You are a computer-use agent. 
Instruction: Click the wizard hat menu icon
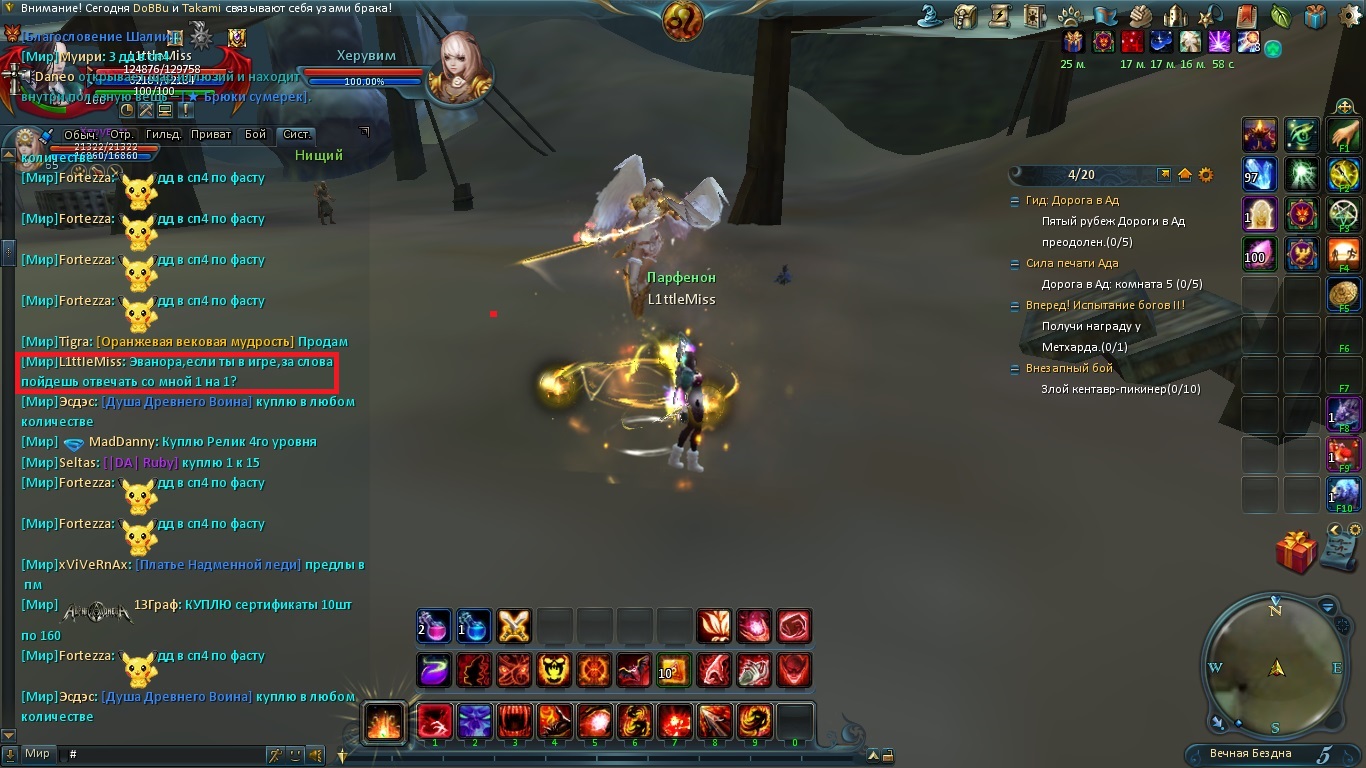(x=932, y=16)
